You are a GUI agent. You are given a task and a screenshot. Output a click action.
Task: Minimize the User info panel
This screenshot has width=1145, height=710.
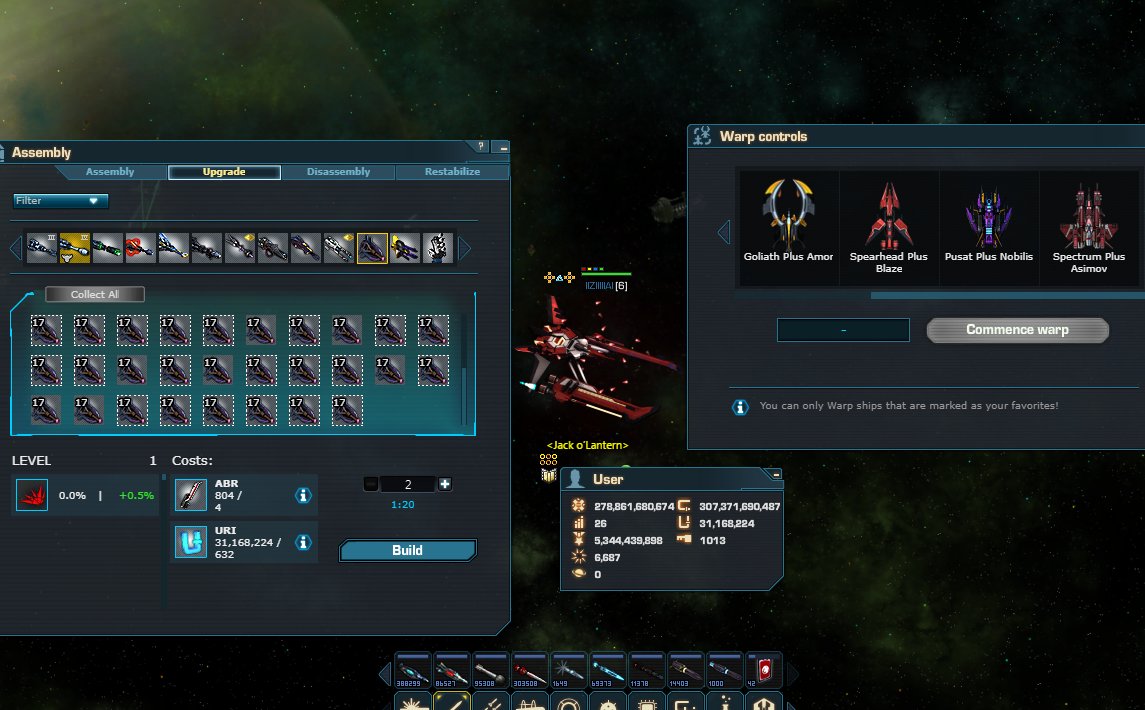click(775, 474)
